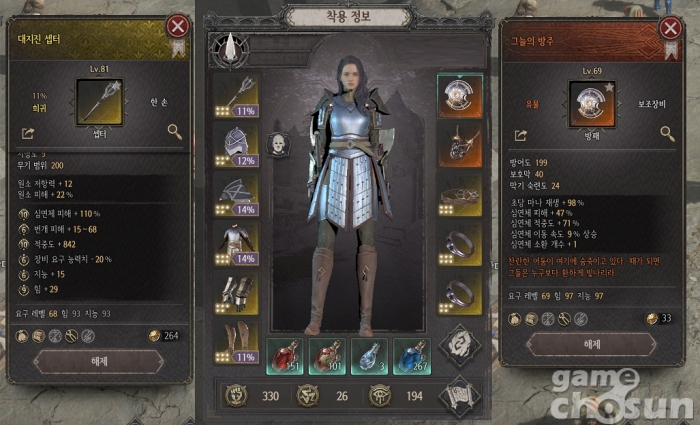Select the equipped amulet slot
Screen dimensions: 700x425
pos(460,144)
